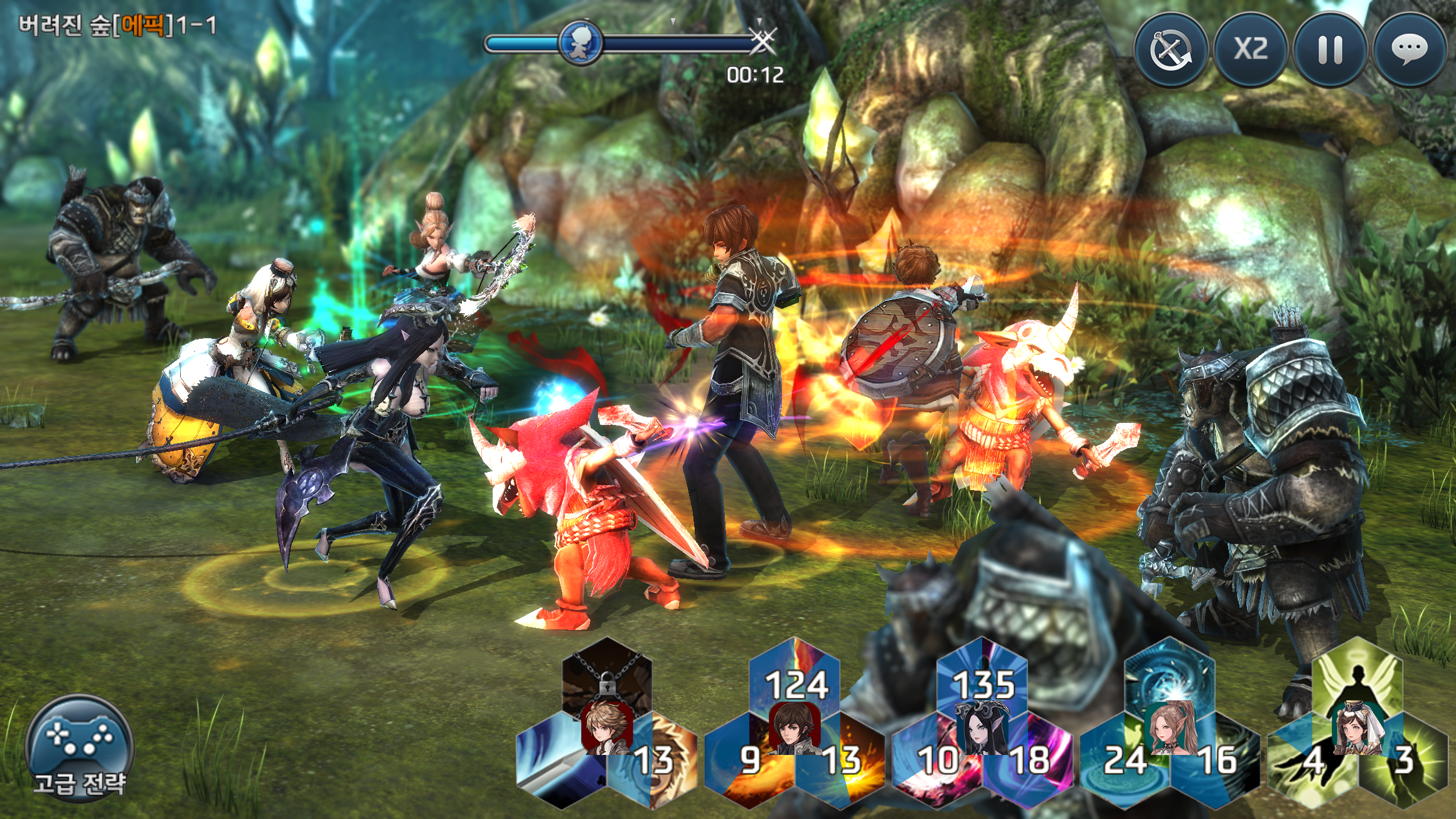
Task: Toggle auto-battle with the sword icon button
Action: (x=1171, y=50)
